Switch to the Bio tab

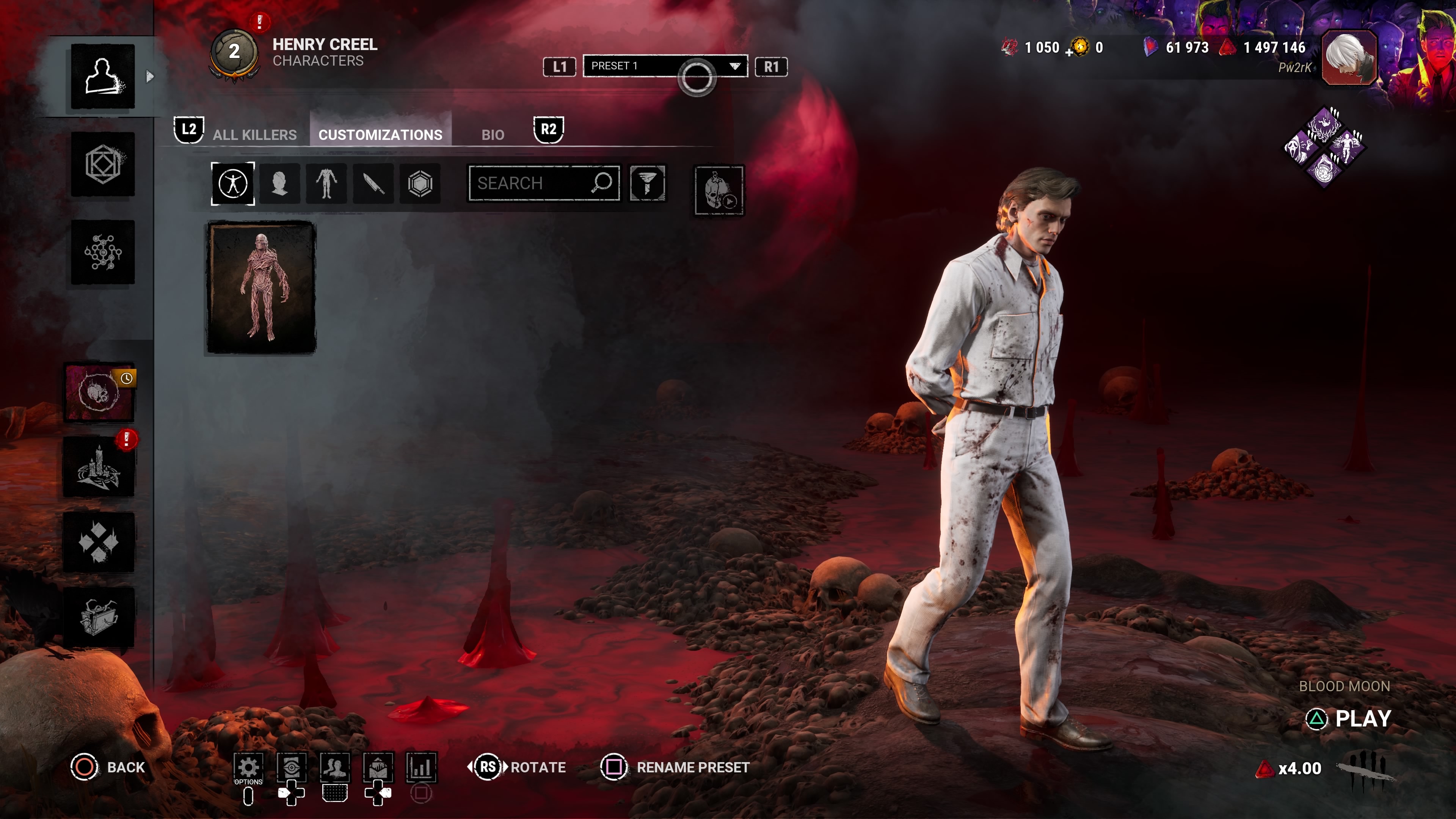click(x=492, y=135)
